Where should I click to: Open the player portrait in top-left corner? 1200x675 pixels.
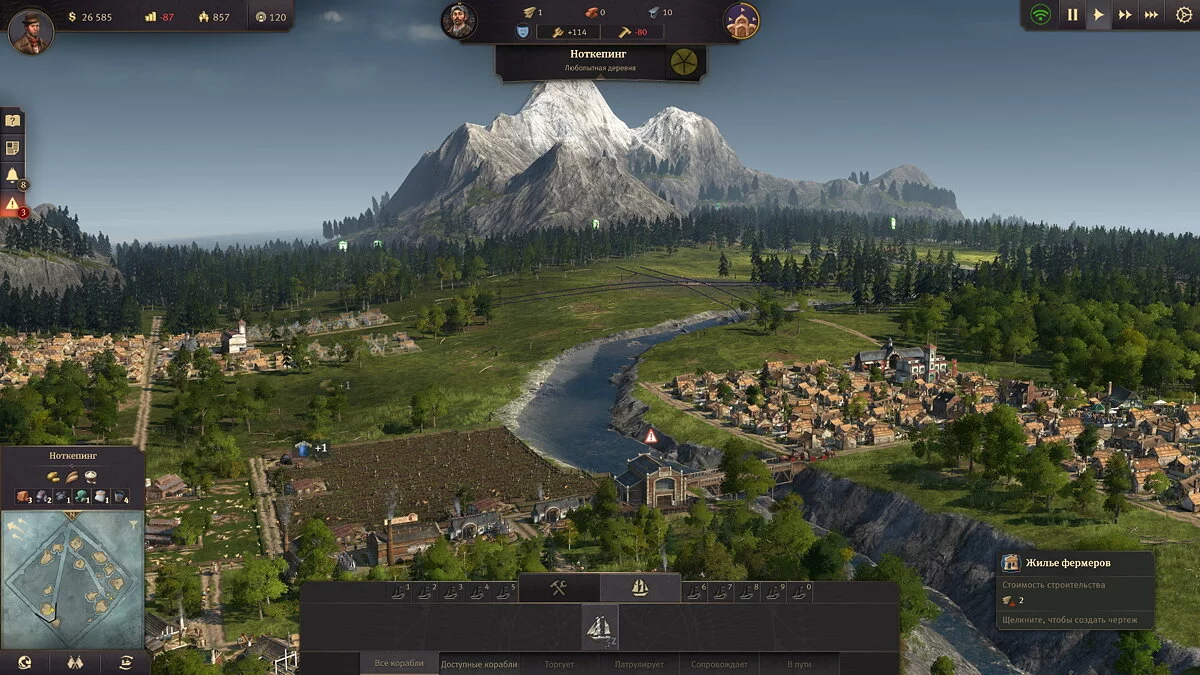pos(31,31)
